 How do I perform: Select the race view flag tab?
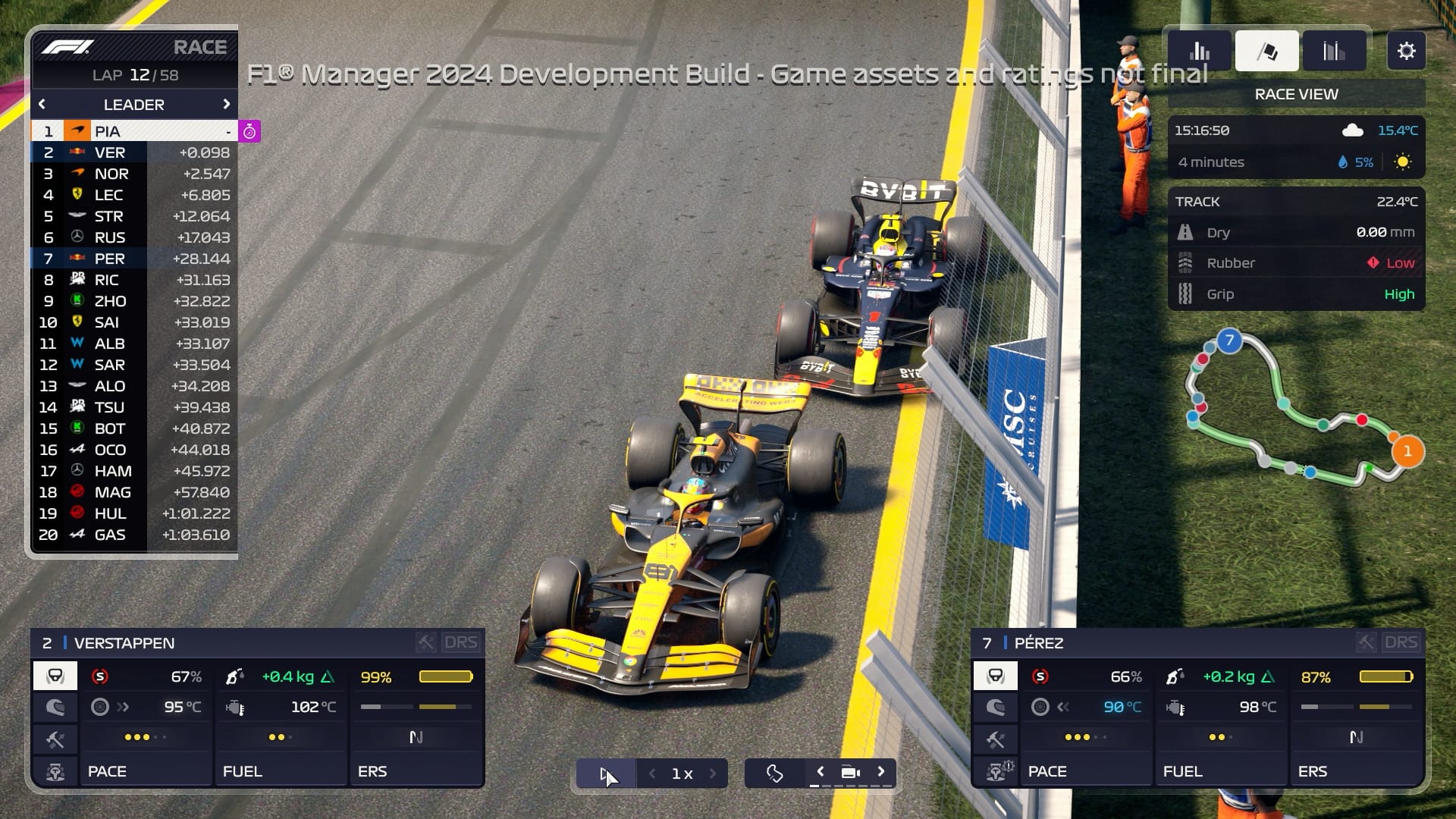[x=1266, y=51]
